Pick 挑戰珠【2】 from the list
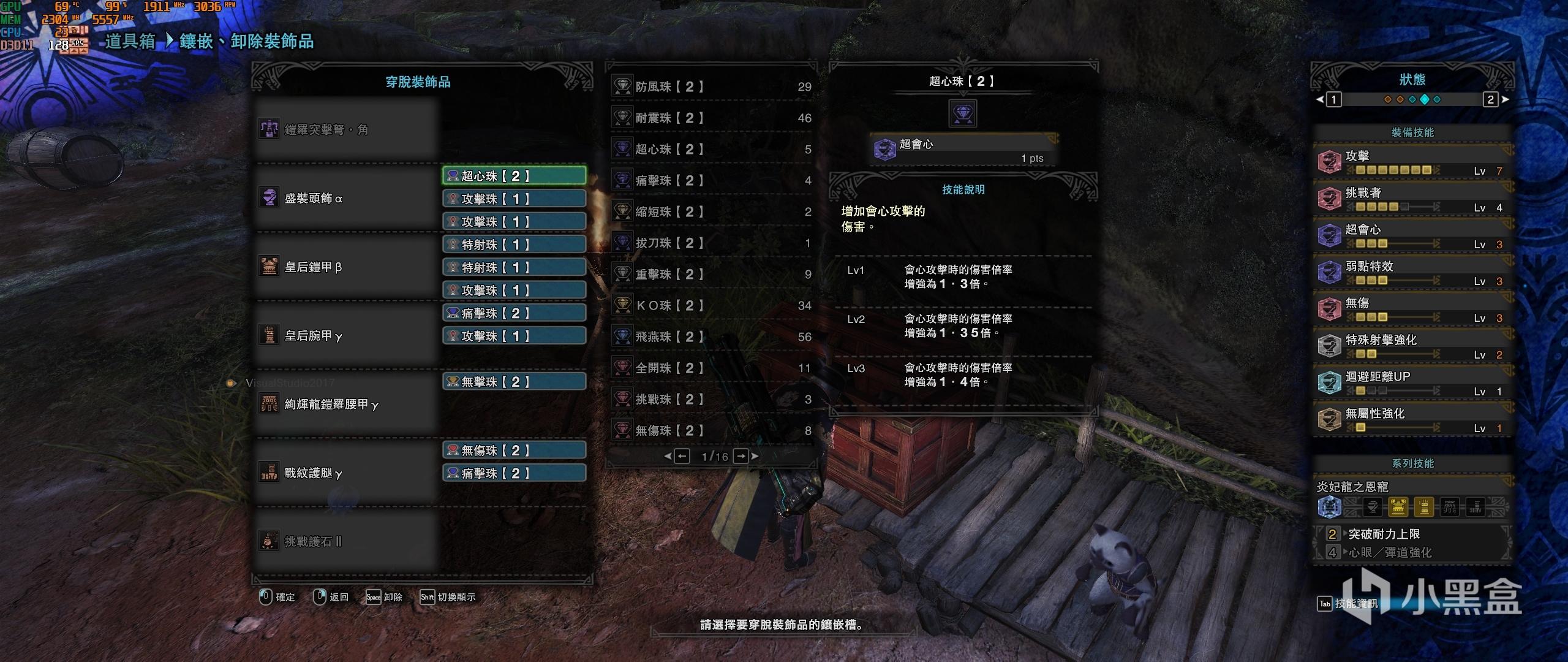Viewport: 1568px width, 662px height. (x=712, y=400)
